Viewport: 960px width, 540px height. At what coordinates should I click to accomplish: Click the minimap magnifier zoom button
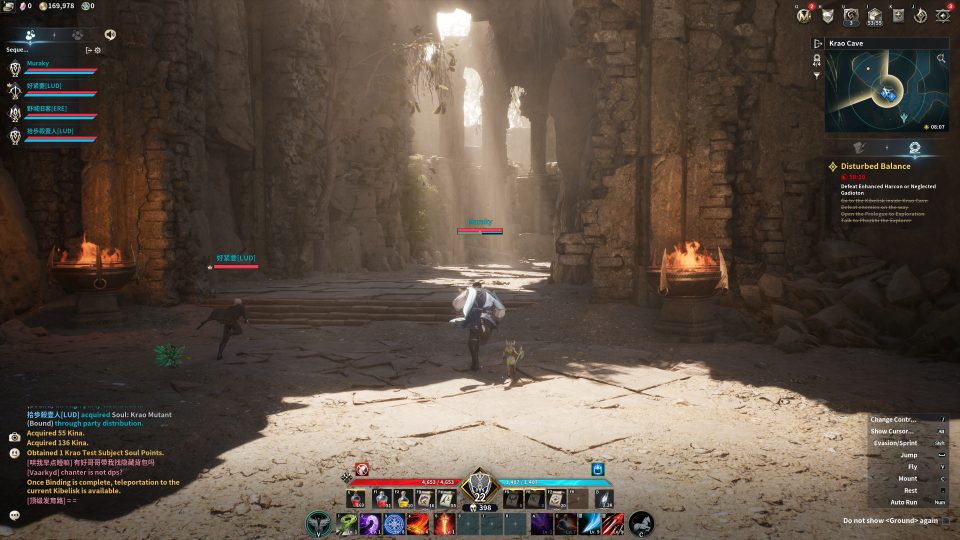[x=941, y=59]
